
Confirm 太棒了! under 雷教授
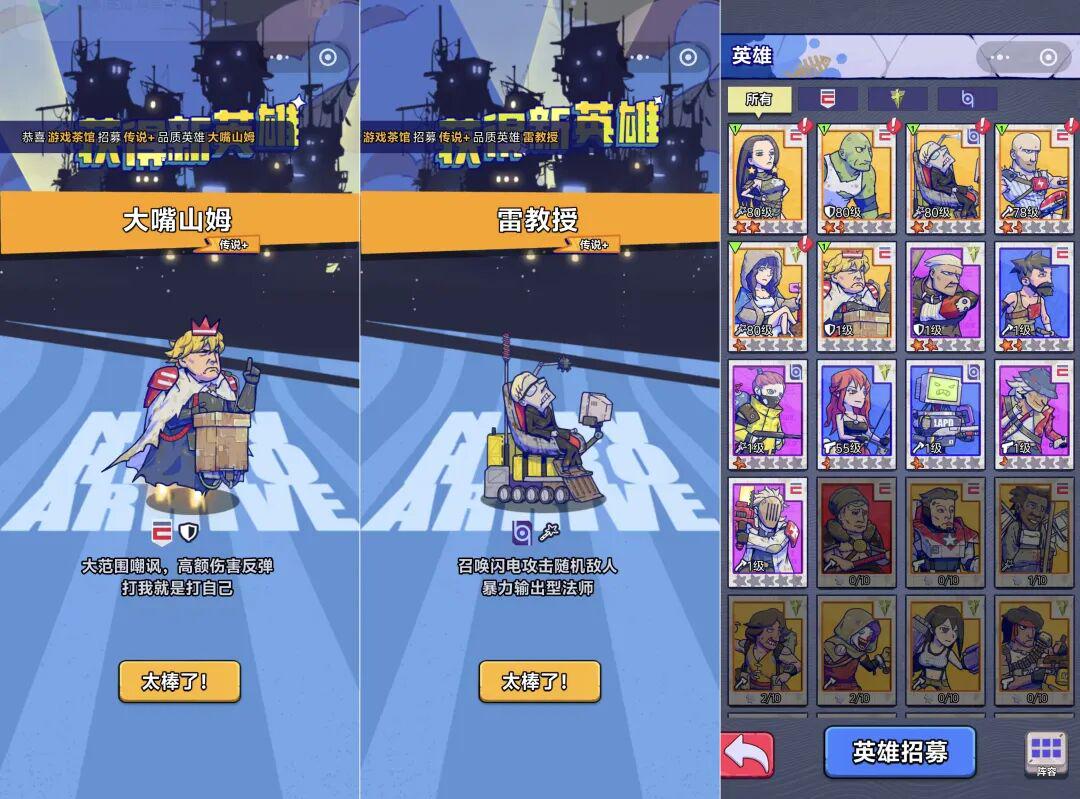point(539,681)
